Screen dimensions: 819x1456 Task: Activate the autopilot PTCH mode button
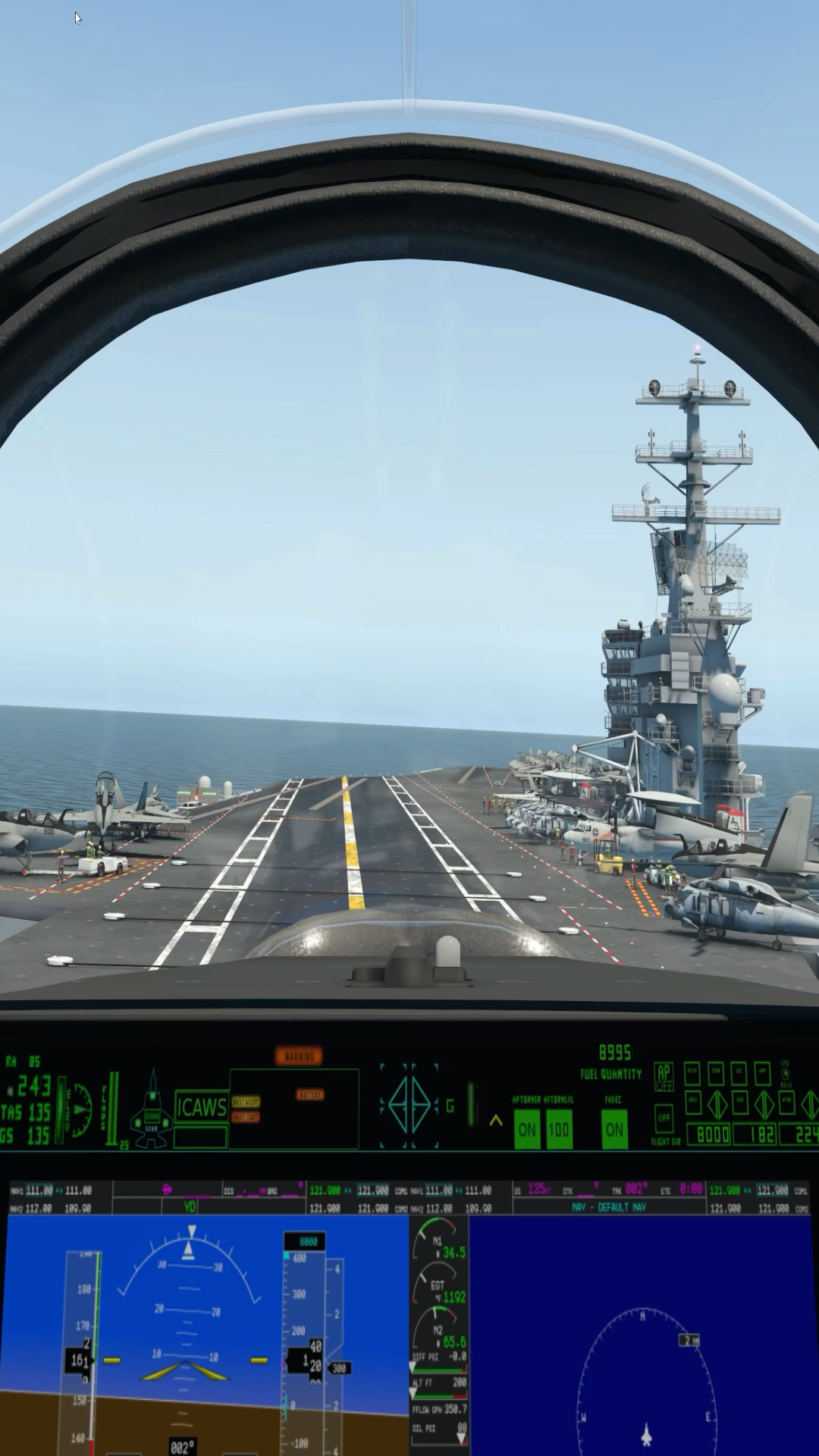(x=692, y=1073)
